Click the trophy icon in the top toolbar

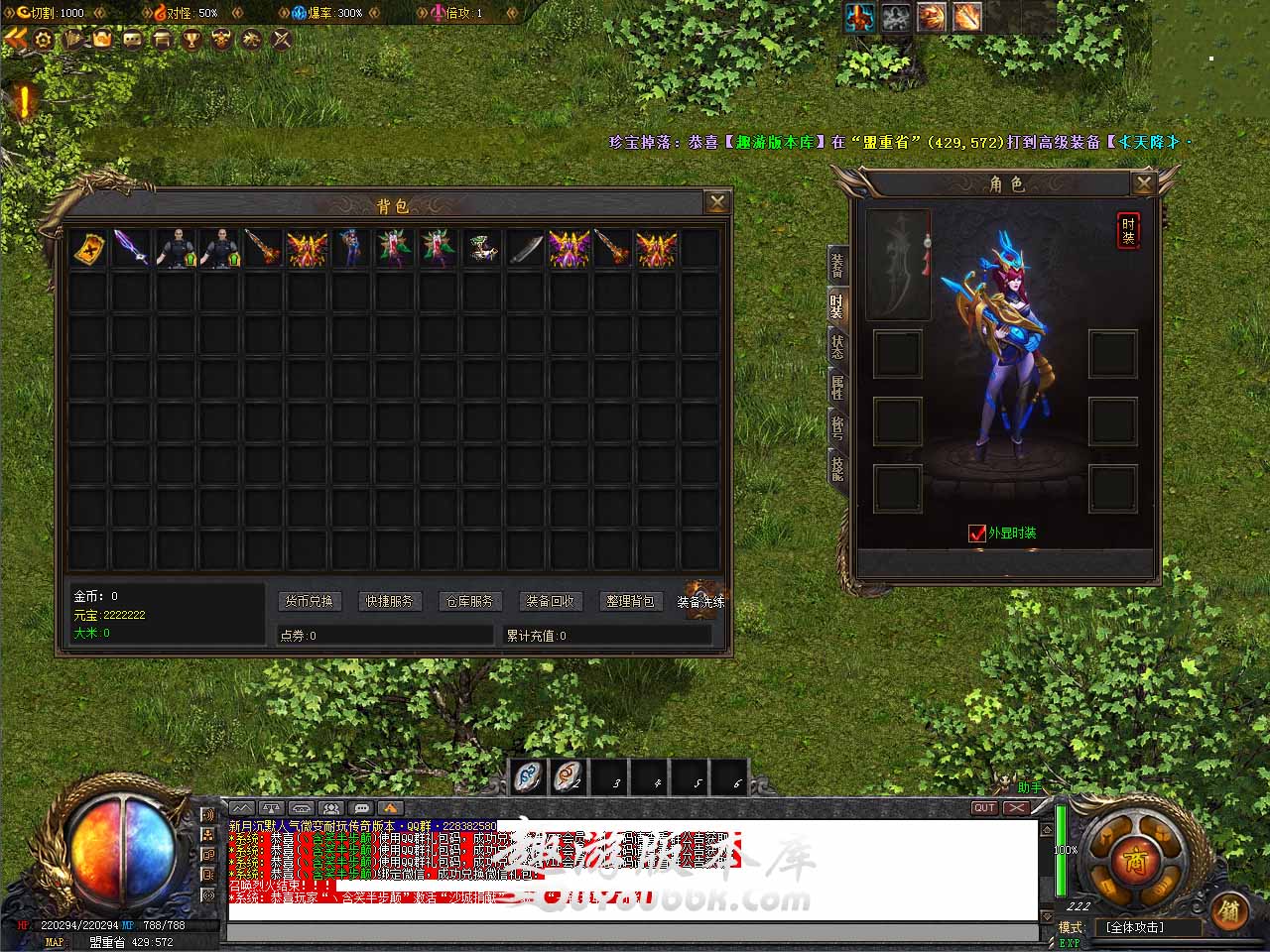[x=191, y=39]
